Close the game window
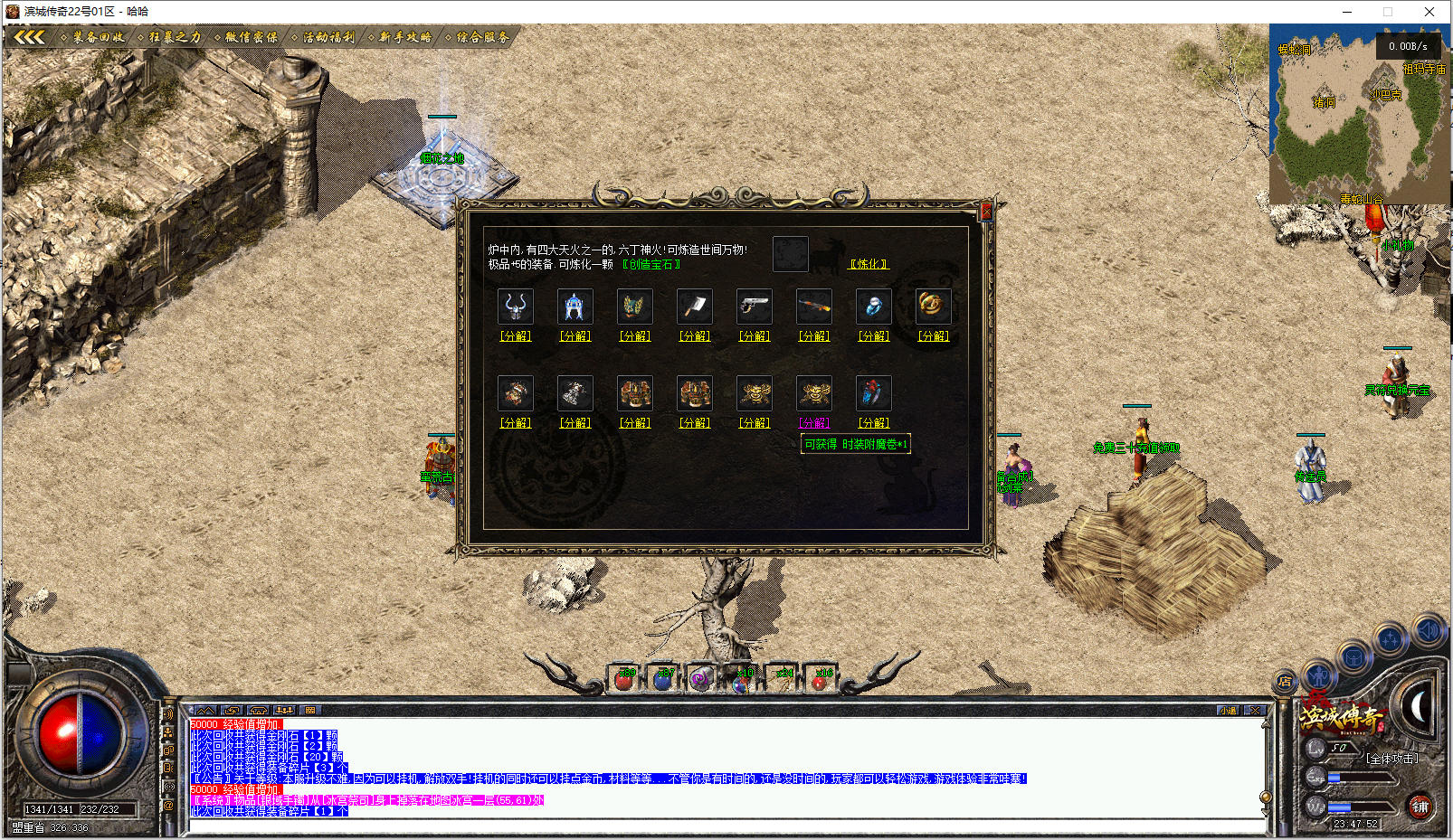Viewport: 1453px width, 840px height. (1429, 12)
